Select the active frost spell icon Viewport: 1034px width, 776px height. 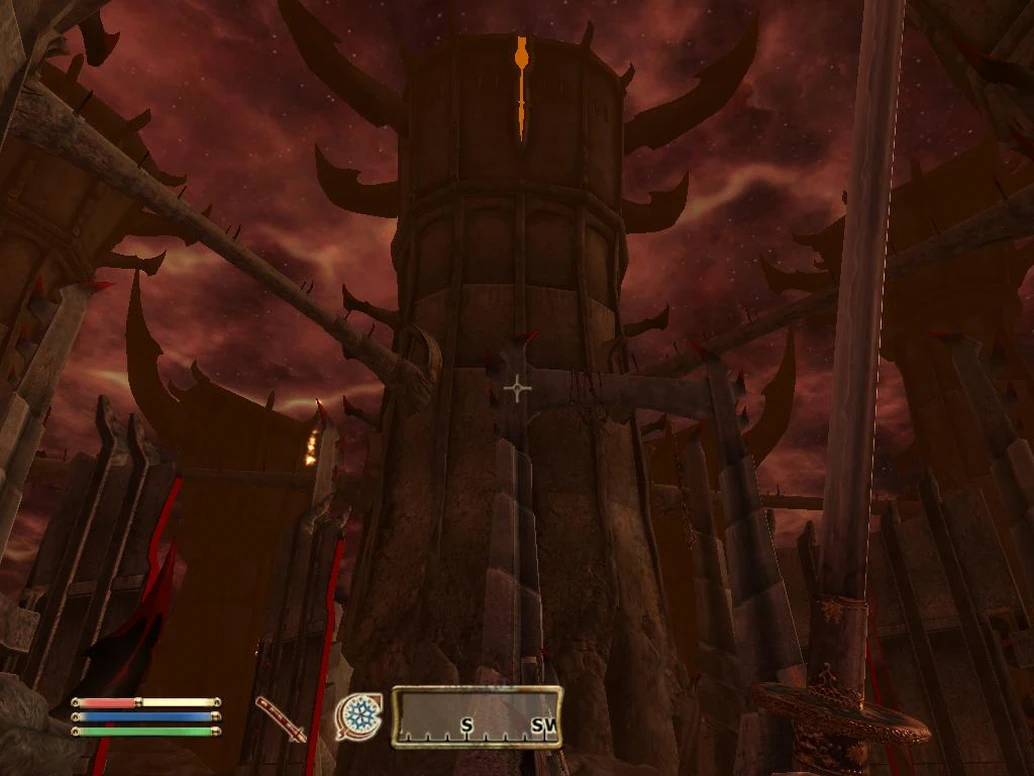358,717
